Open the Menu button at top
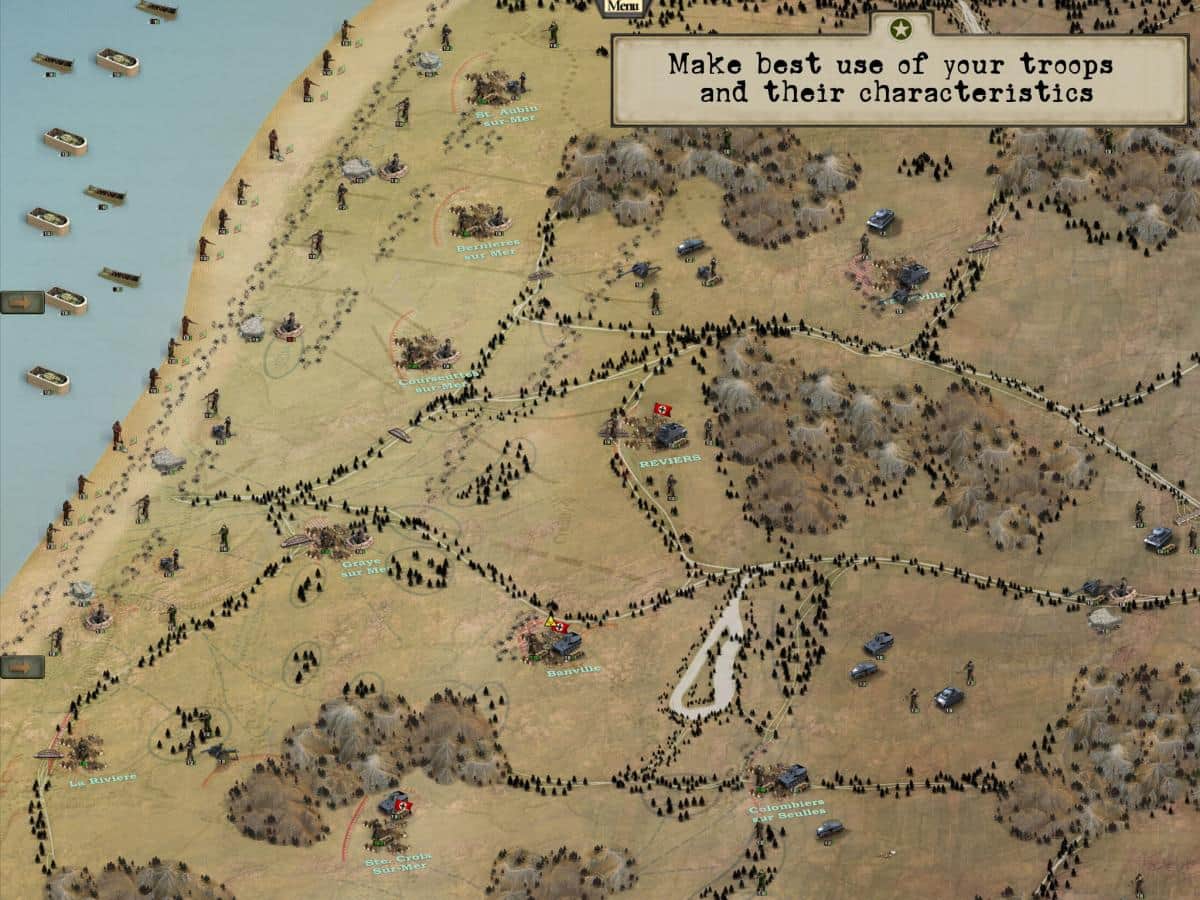1200x900 pixels. coord(623,7)
